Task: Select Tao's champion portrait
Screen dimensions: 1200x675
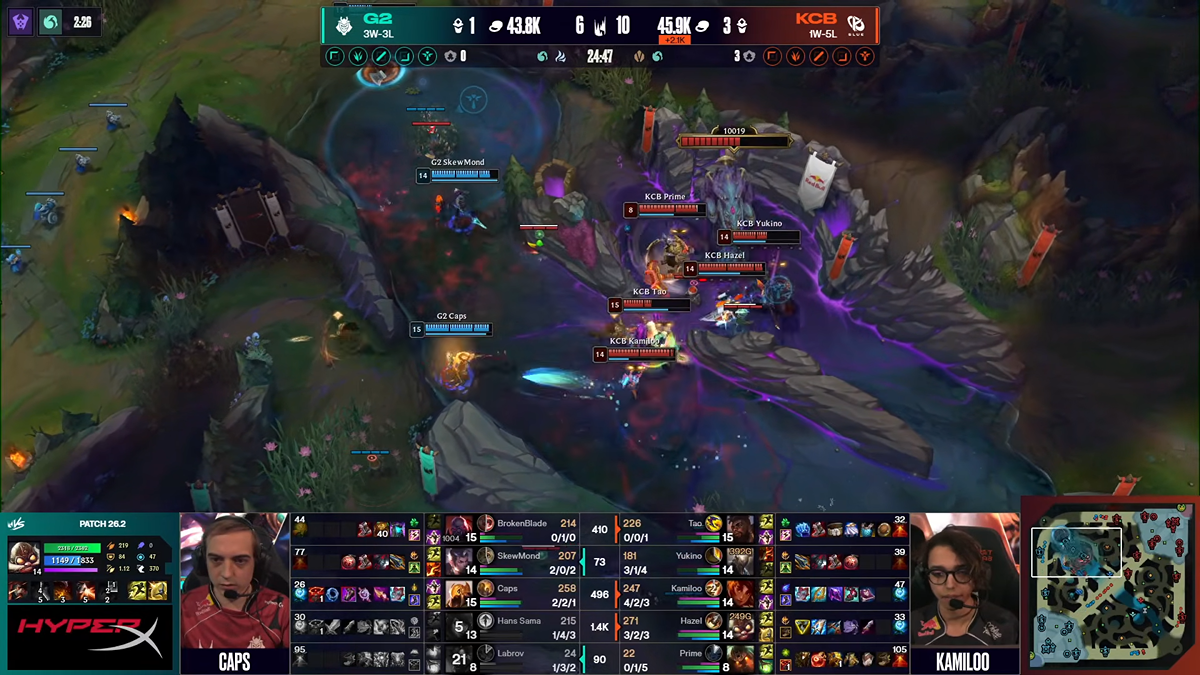Action: [741, 526]
